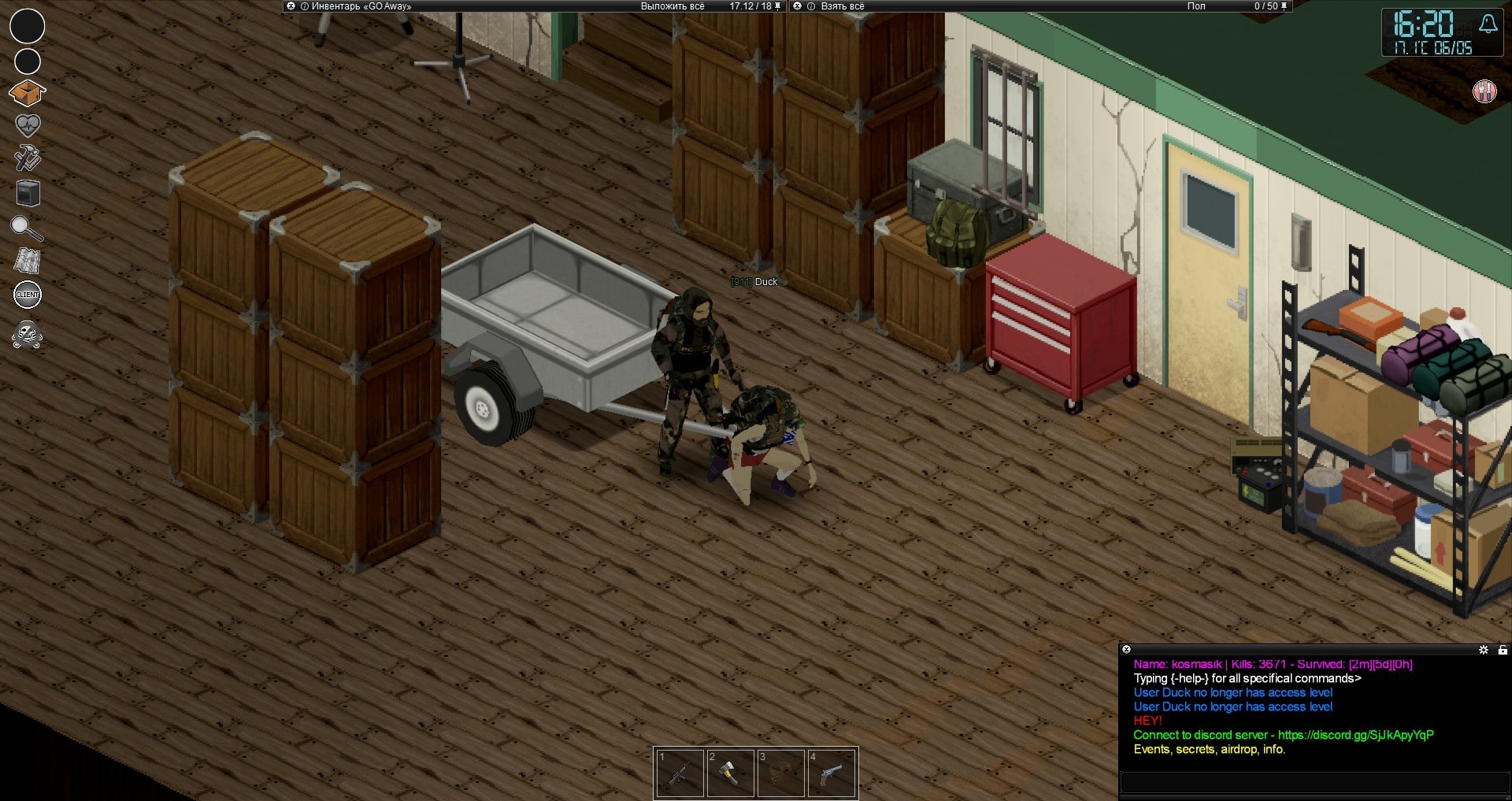Select the revolver in hotbar slot 4
Image resolution: width=1512 pixels, height=801 pixels.
831,773
